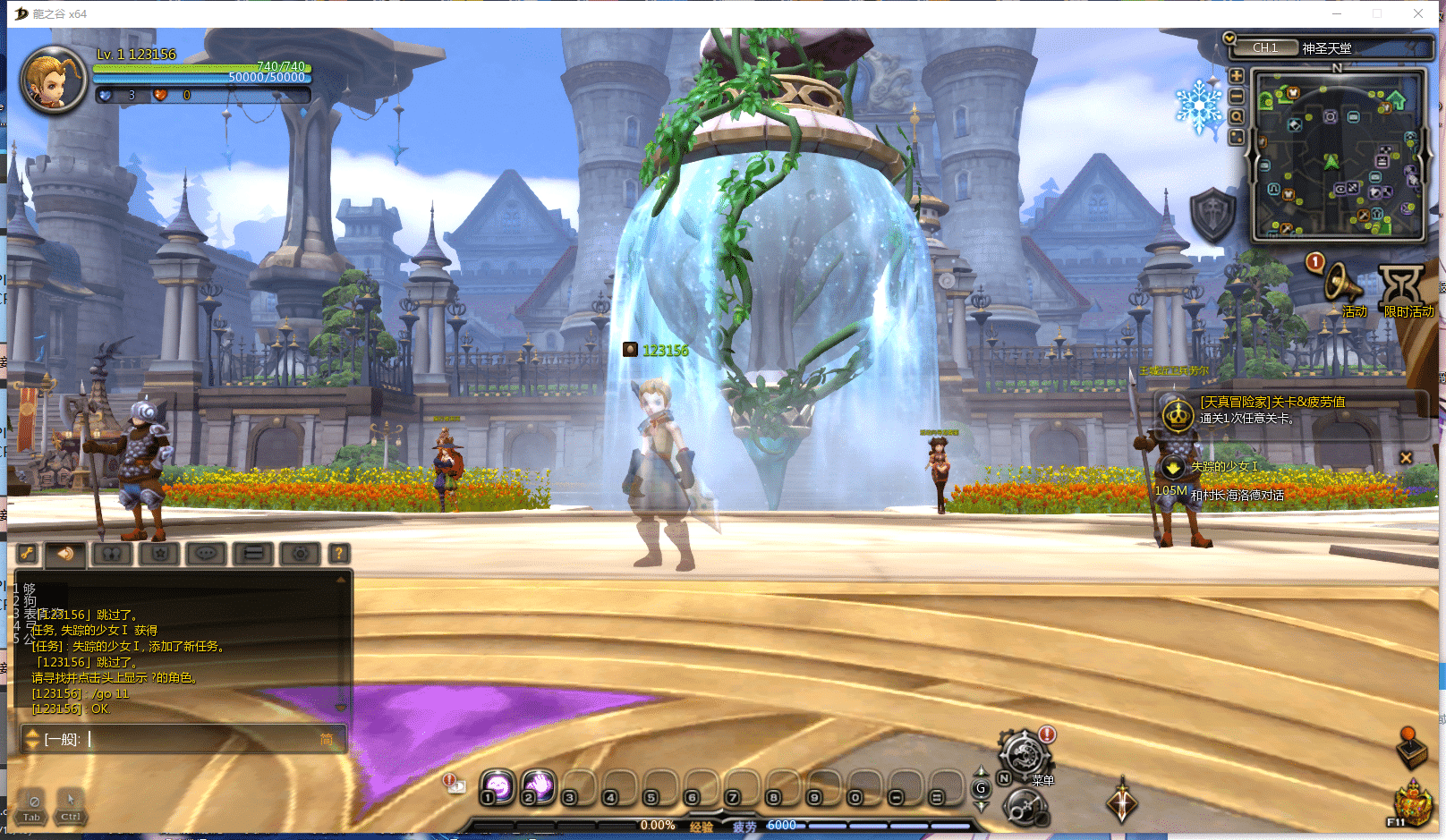Open the 限时活动 hourglass icon
The image size is (1446, 840).
pyautogui.click(x=1400, y=286)
